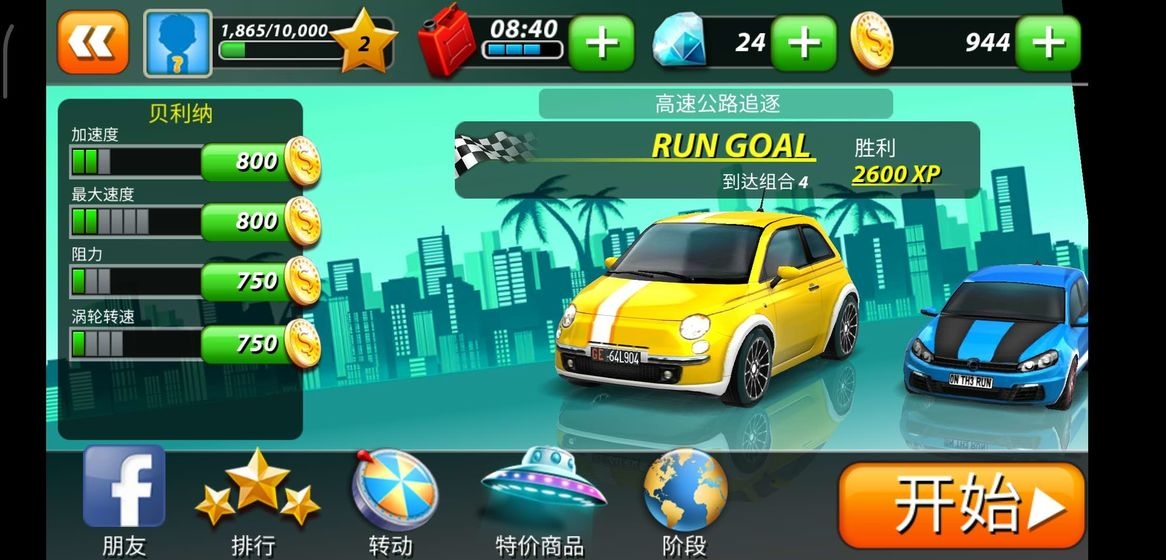Start the race with 开始
The width and height of the screenshot is (1166, 560).
[960, 508]
